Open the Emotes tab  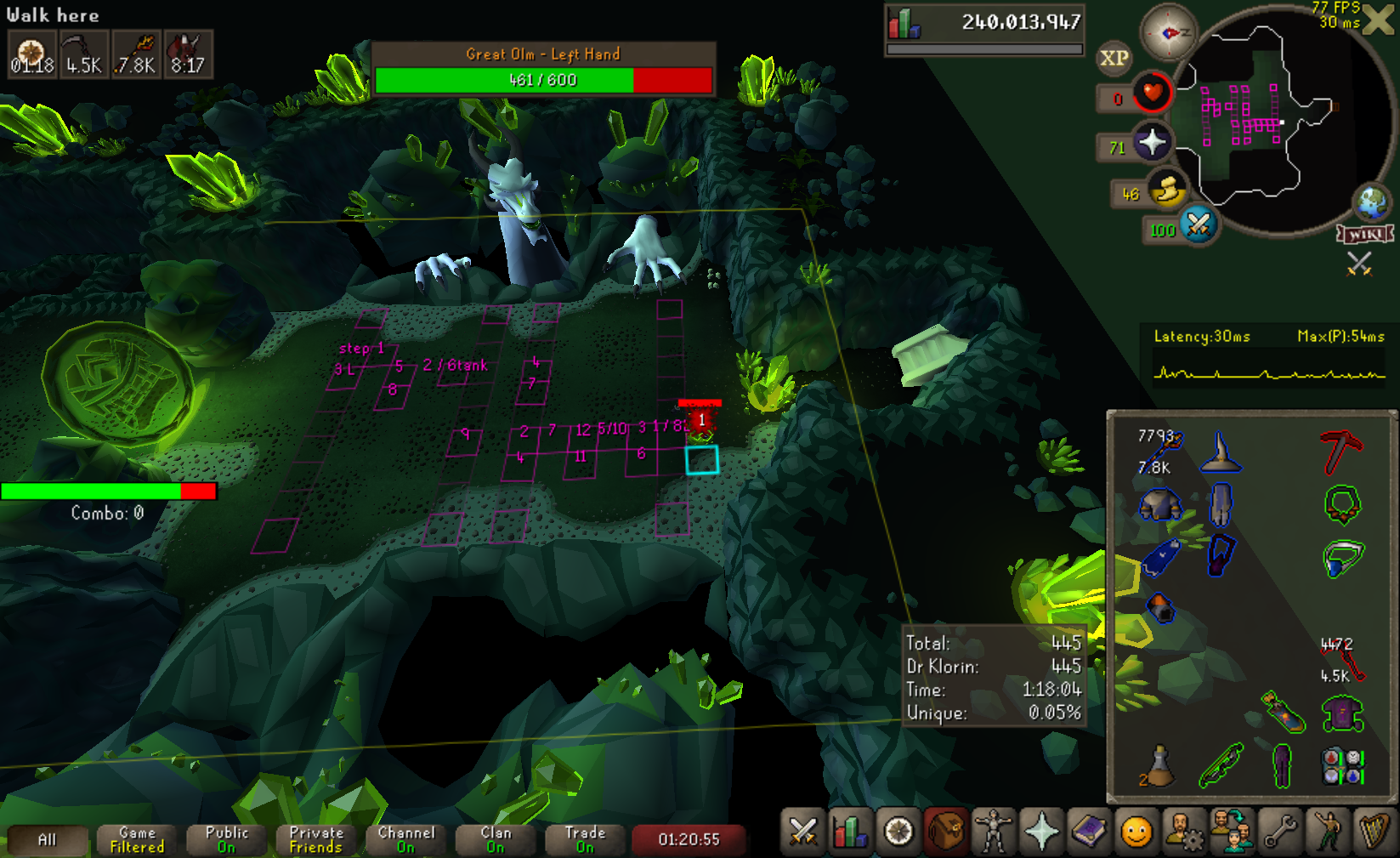point(1136,832)
